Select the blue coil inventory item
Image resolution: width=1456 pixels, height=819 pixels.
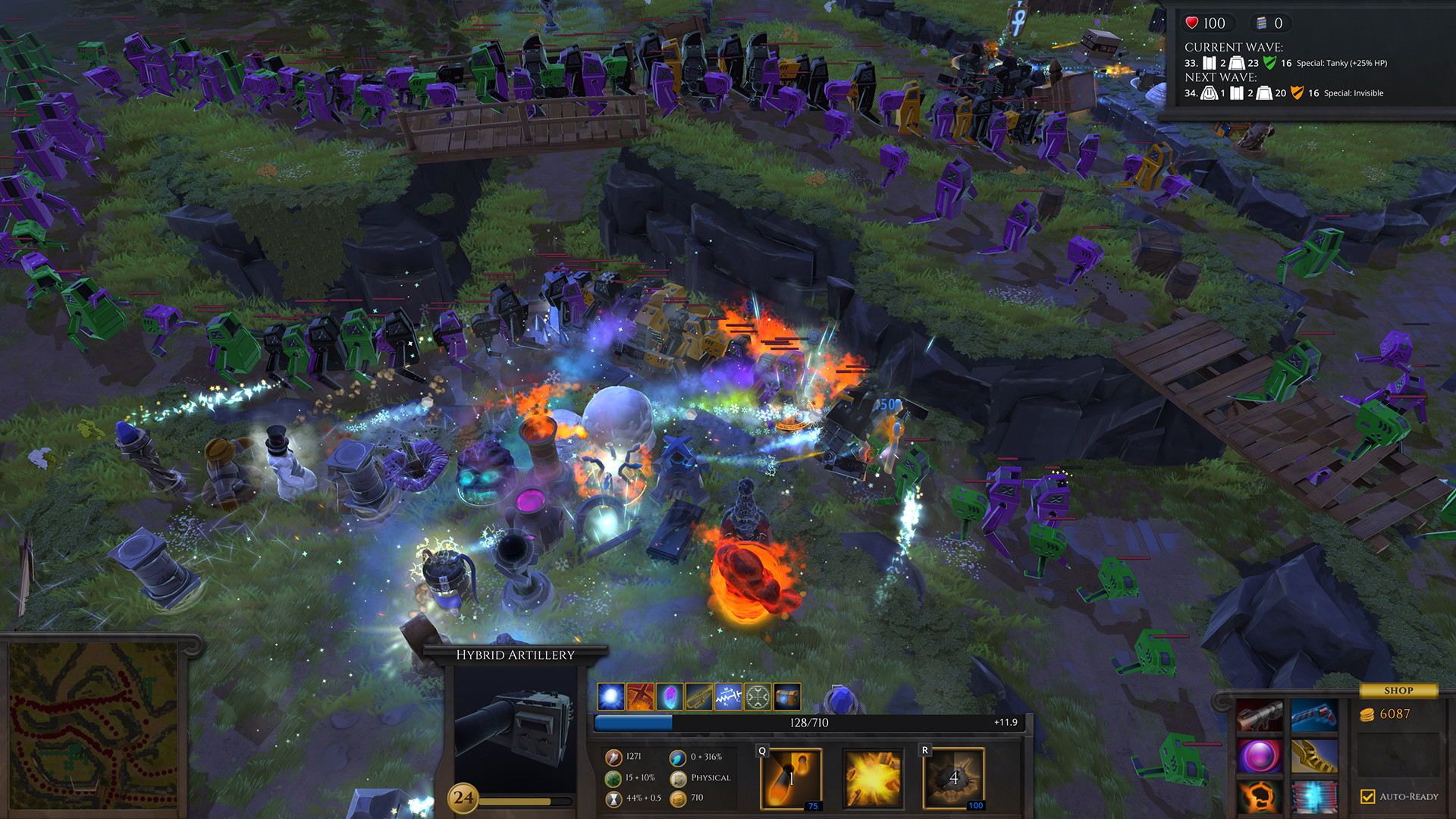pos(1313,796)
